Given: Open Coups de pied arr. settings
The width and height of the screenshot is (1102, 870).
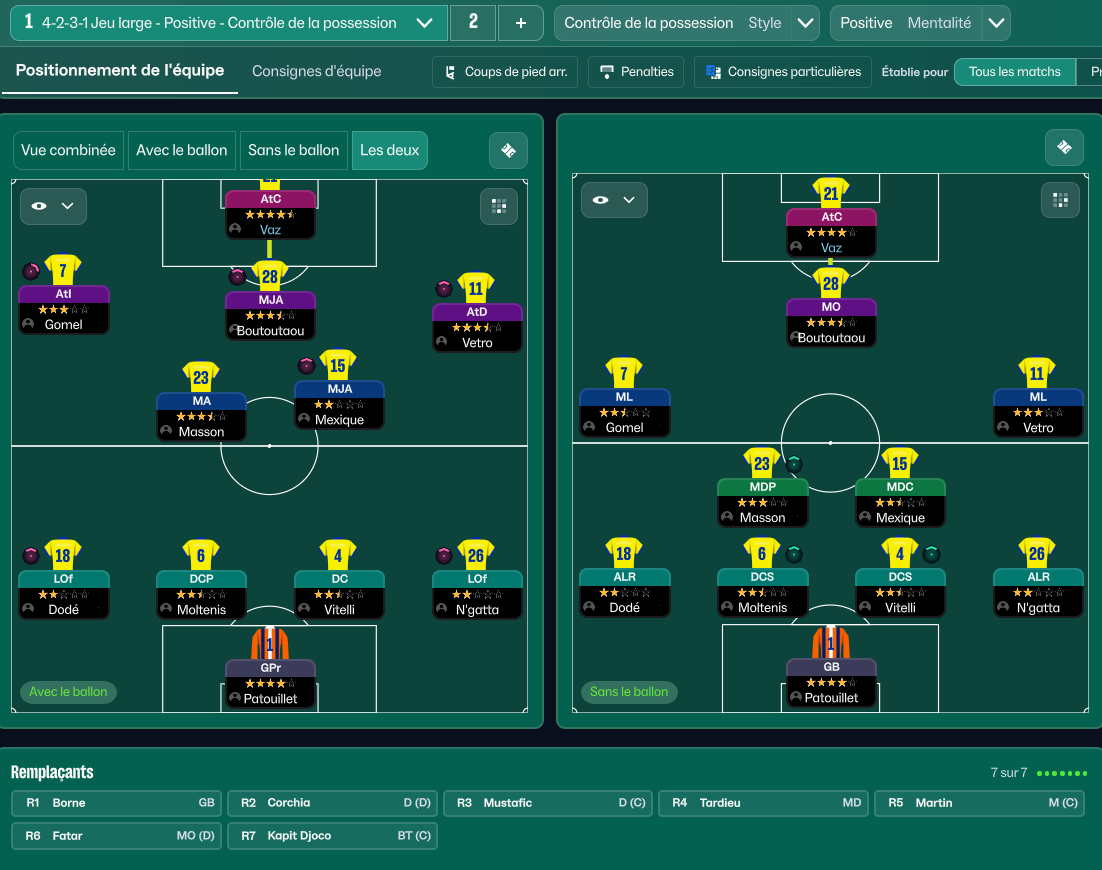Looking at the screenshot, I should (505, 72).
